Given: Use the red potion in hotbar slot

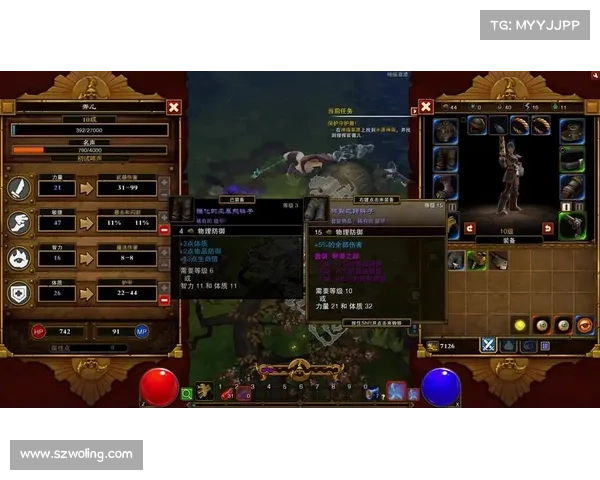Looking at the screenshot, I should (226, 394).
